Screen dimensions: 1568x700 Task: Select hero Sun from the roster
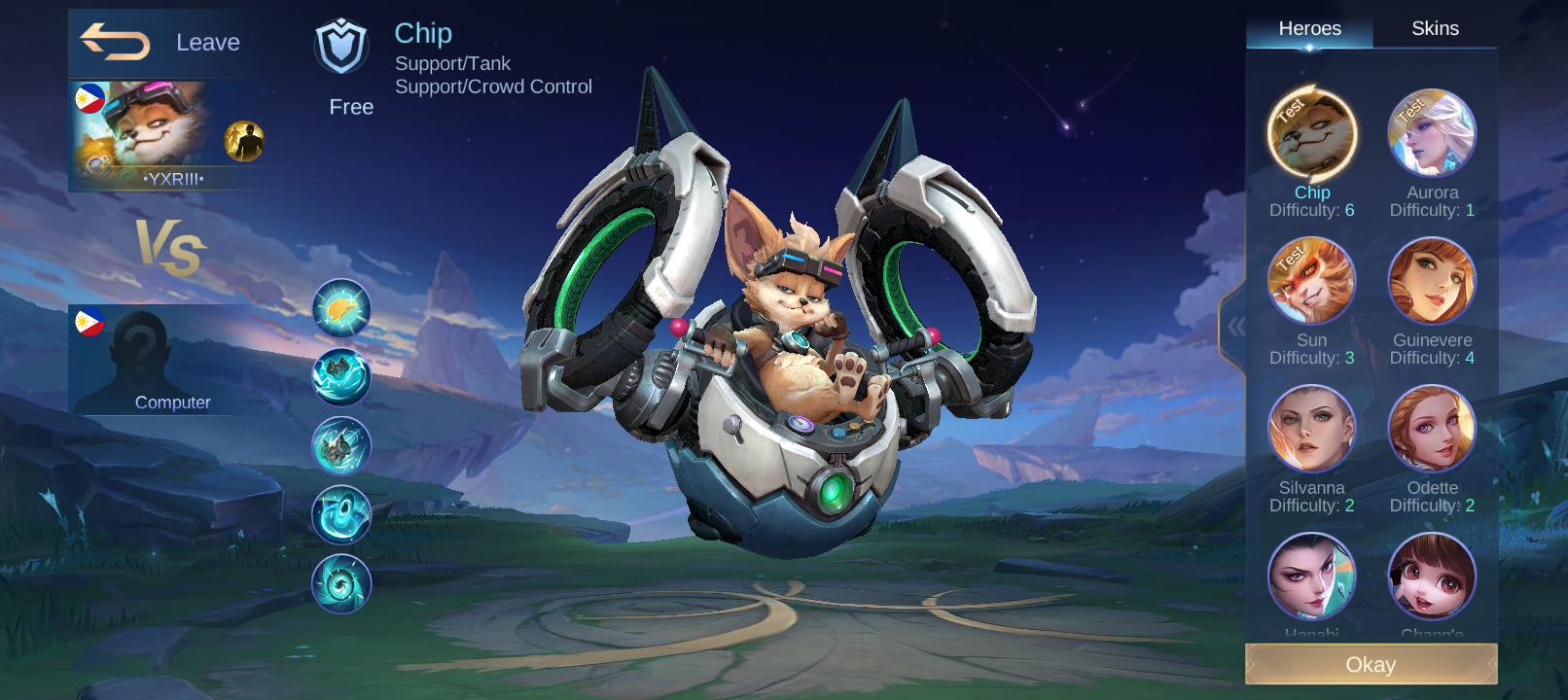(x=1311, y=279)
